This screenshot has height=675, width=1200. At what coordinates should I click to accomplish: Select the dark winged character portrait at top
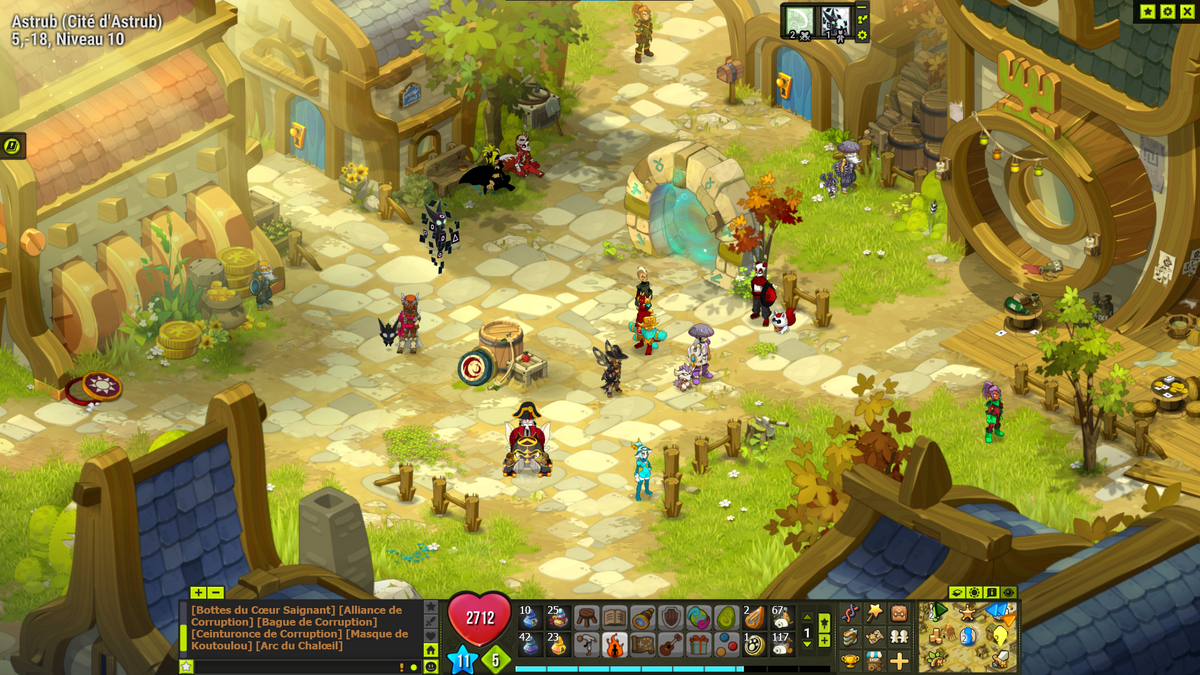point(835,20)
